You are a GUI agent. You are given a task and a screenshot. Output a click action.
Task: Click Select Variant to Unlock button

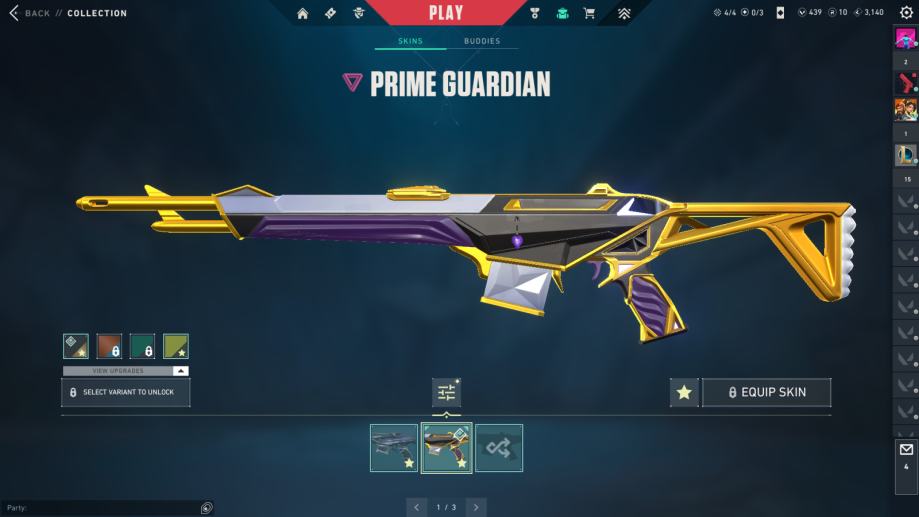click(x=126, y=392)
